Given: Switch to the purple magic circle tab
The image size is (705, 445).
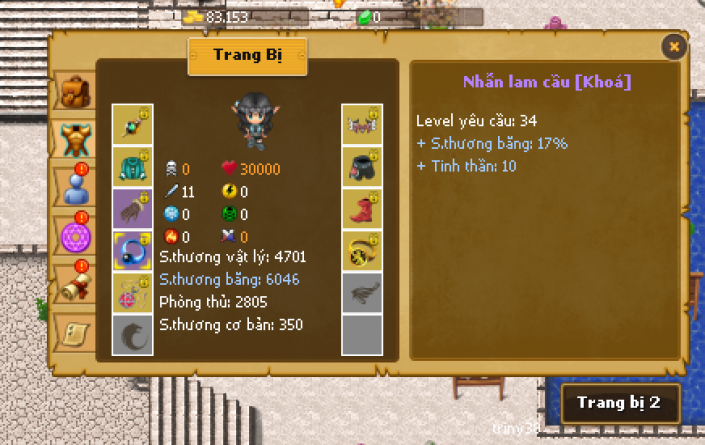Looking at the screenshot, I should pos(74,236).
